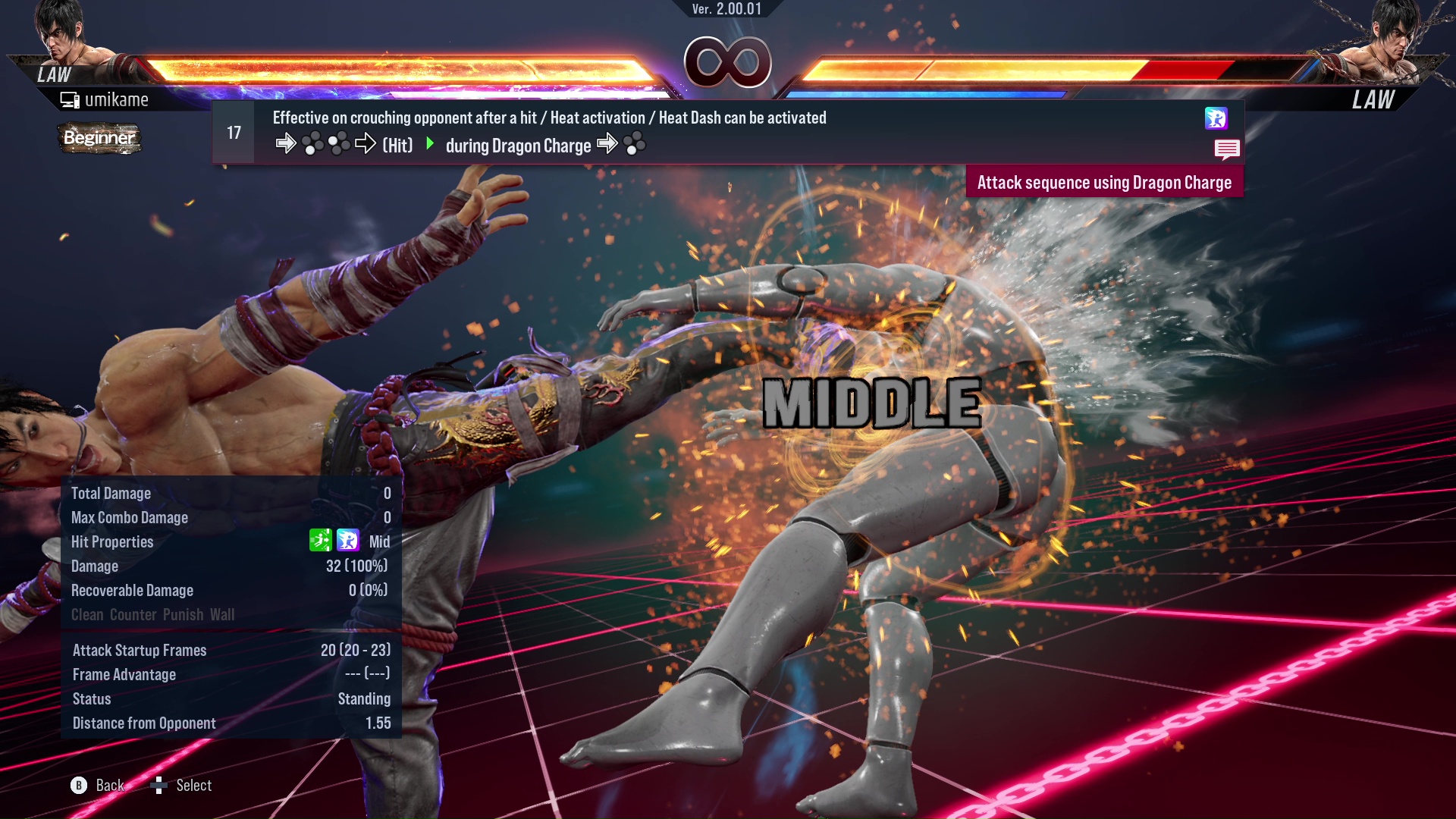
Task: Open combo step number 17 box
Action: pos(232,132)
